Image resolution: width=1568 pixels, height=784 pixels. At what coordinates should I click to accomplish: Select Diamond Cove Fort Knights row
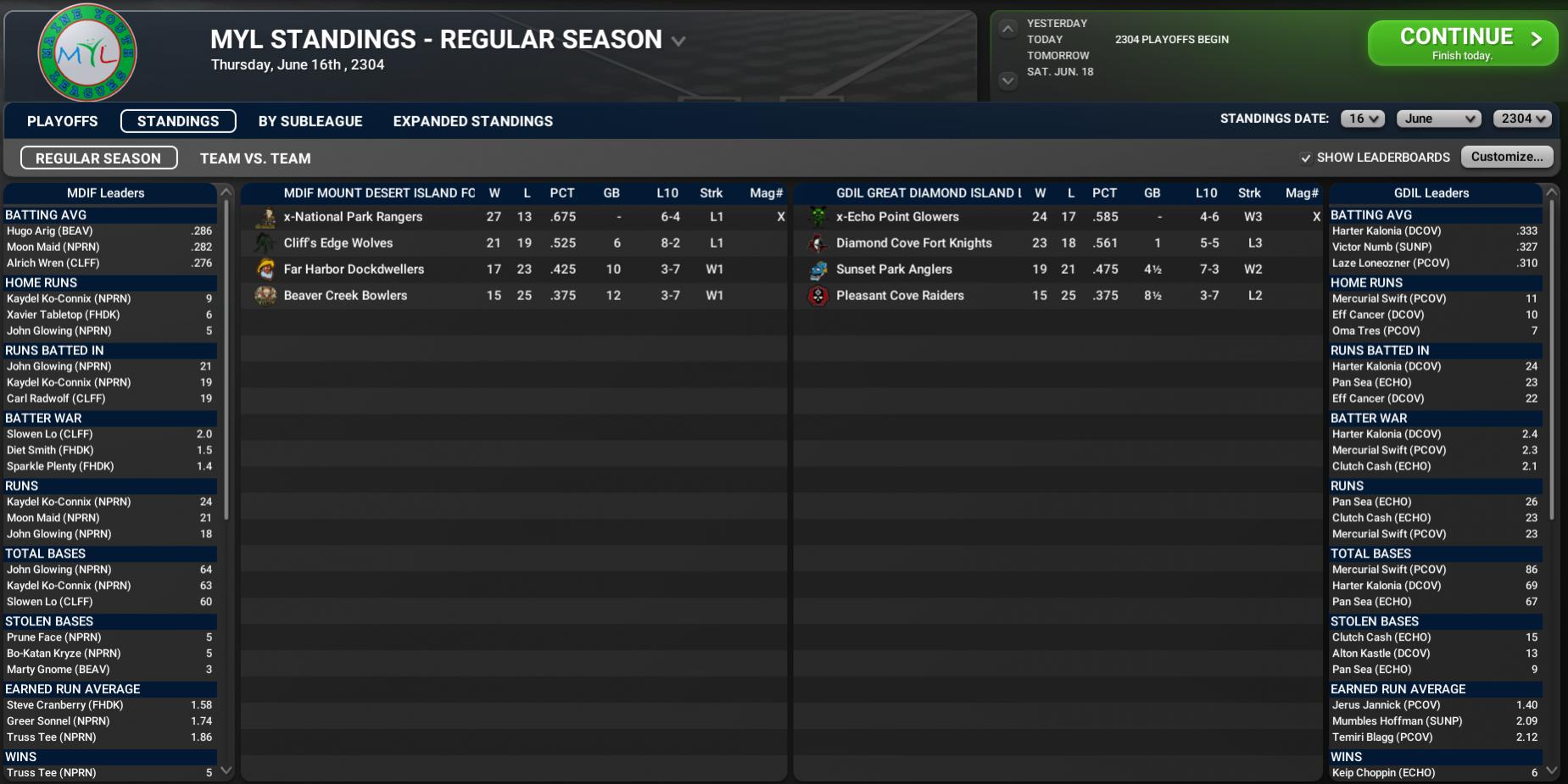[x=913, y=243]
